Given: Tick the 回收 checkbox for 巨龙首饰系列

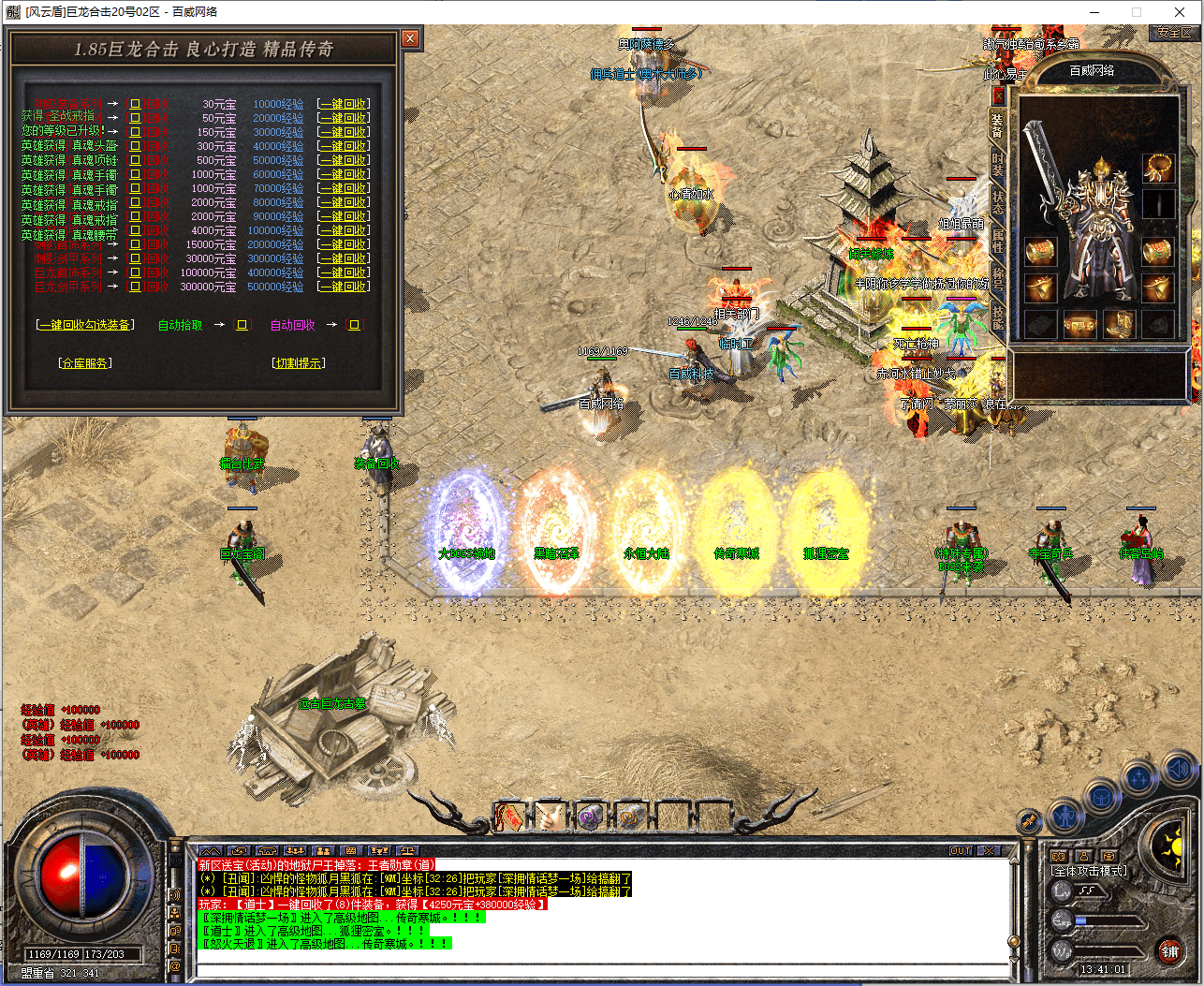Looking at the screenshot, I should point(135,272).
